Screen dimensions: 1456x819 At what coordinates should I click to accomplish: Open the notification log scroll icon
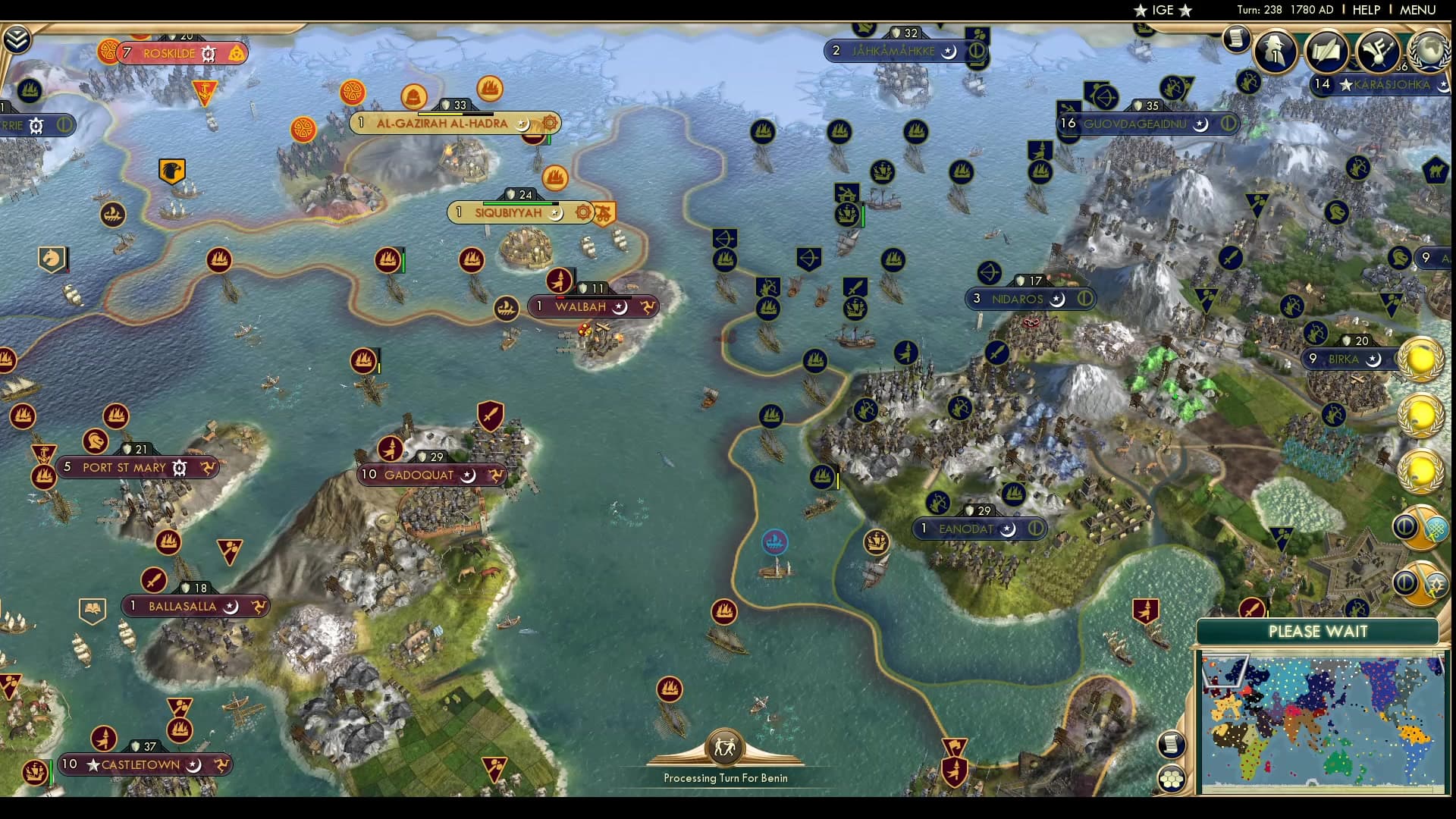click(x=1238, y=38)
